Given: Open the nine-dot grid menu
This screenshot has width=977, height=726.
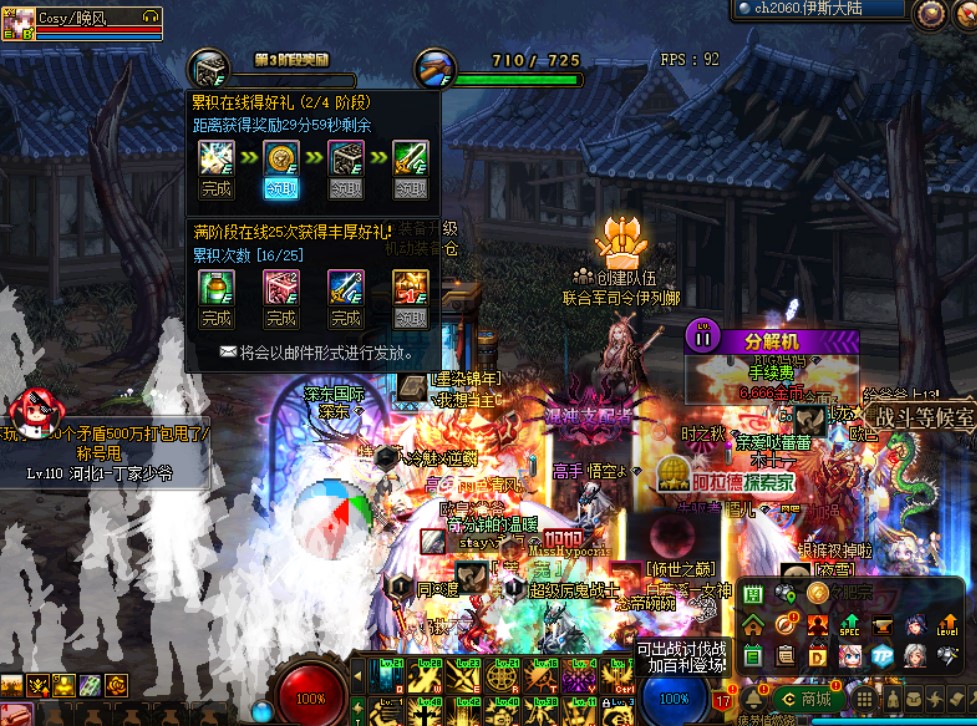Looking at the screenshot, I should point(864,699).
